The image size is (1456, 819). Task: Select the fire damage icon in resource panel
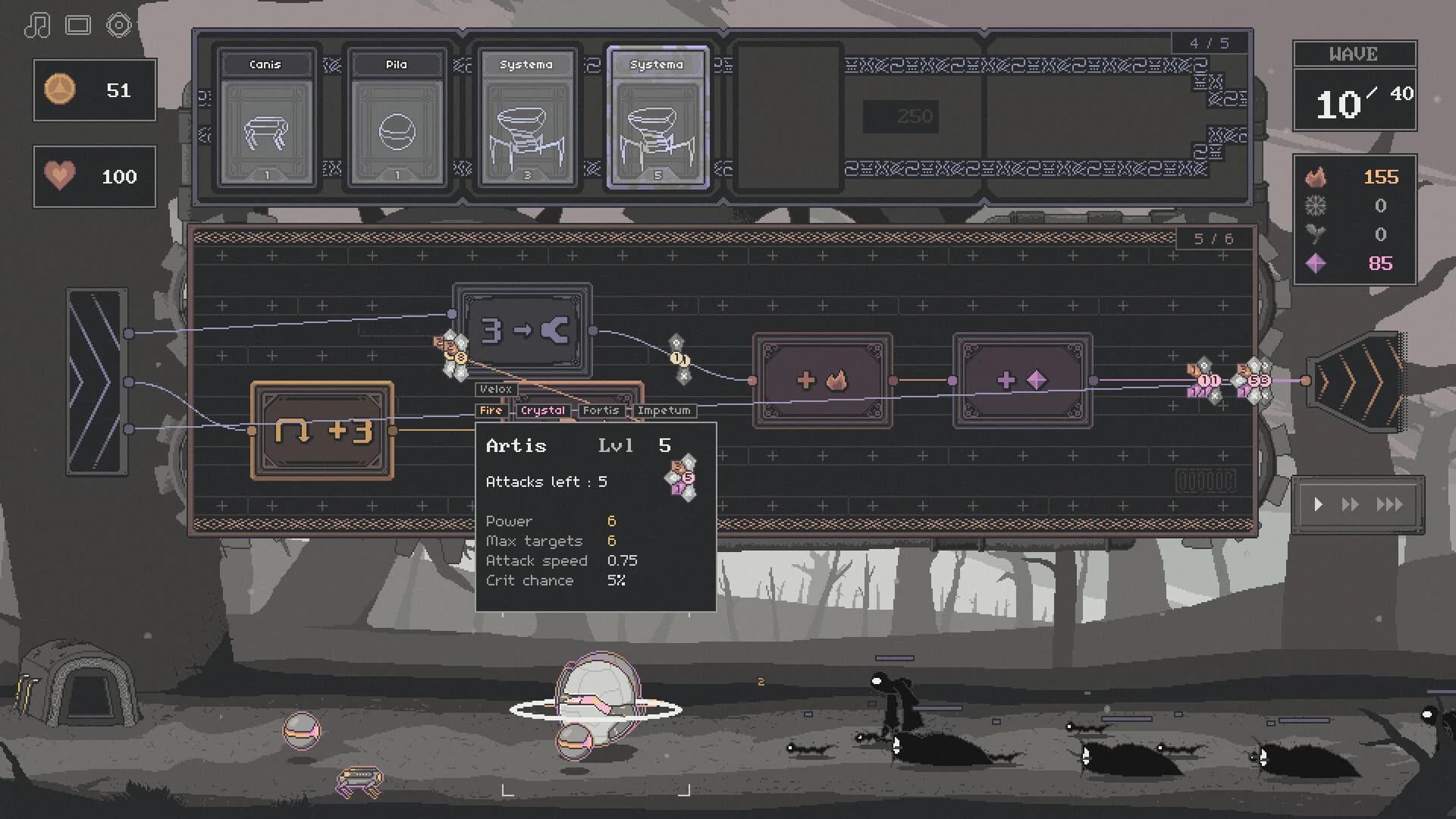[1317, 177]
